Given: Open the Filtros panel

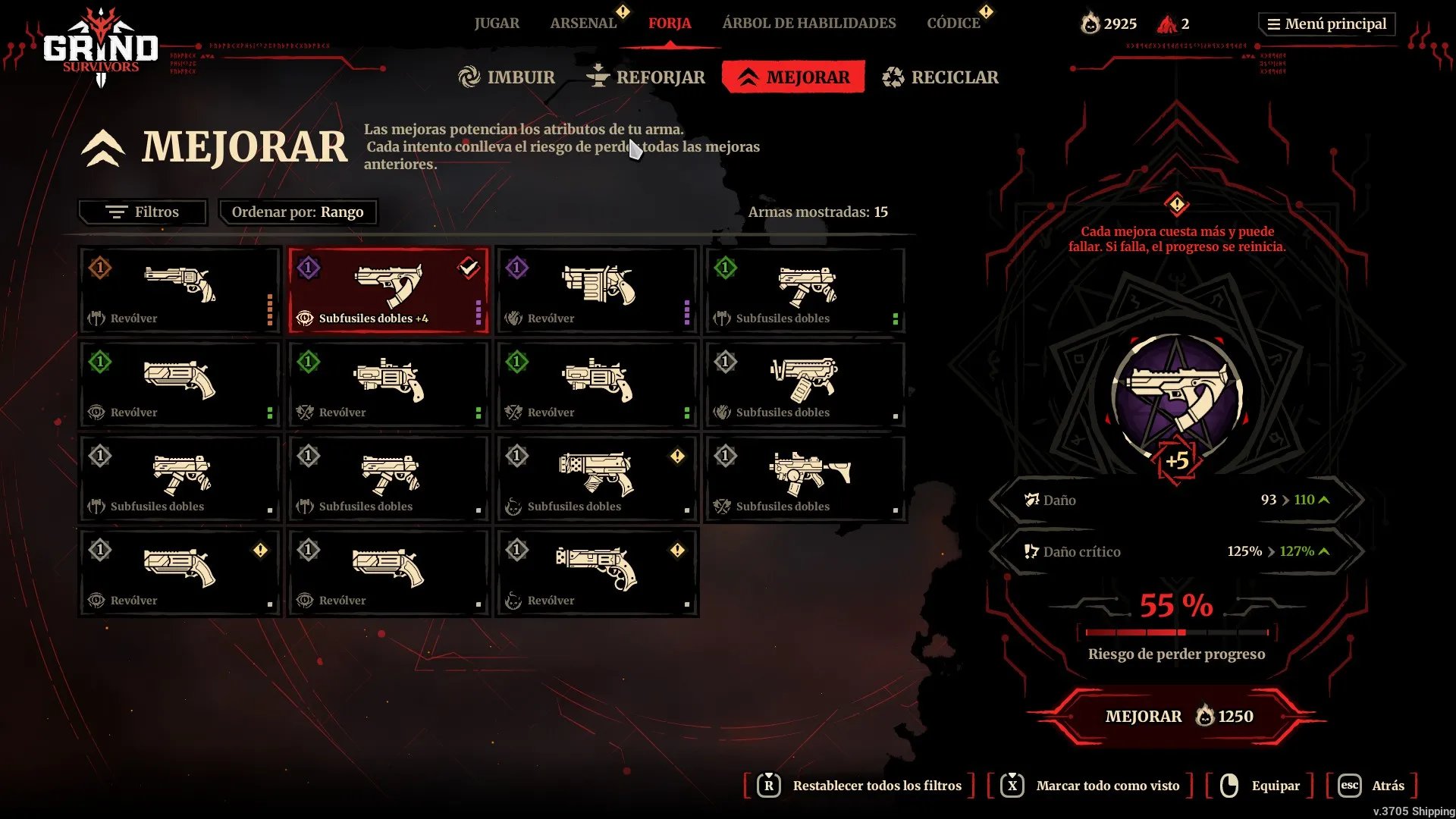Looking at the screenshot, I should point(143,212).
